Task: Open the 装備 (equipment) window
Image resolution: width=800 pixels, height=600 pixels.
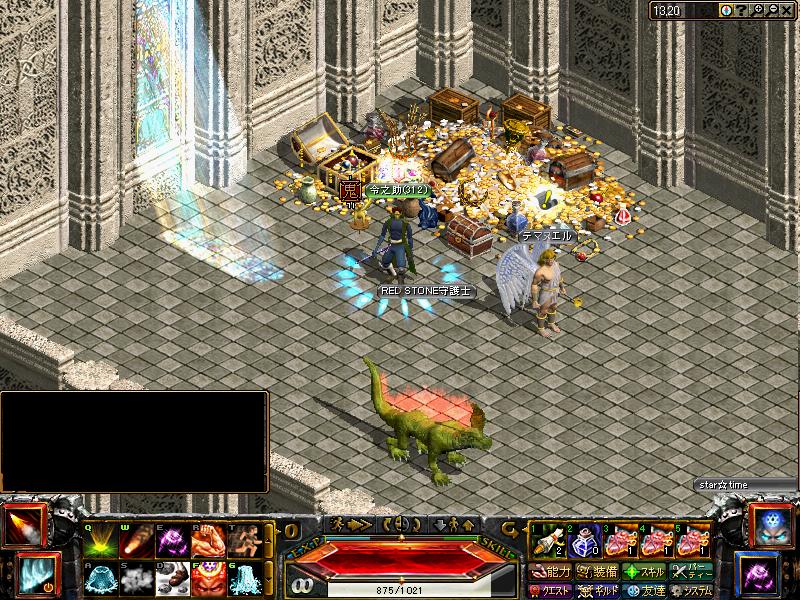Action: (x=597, y=572)
